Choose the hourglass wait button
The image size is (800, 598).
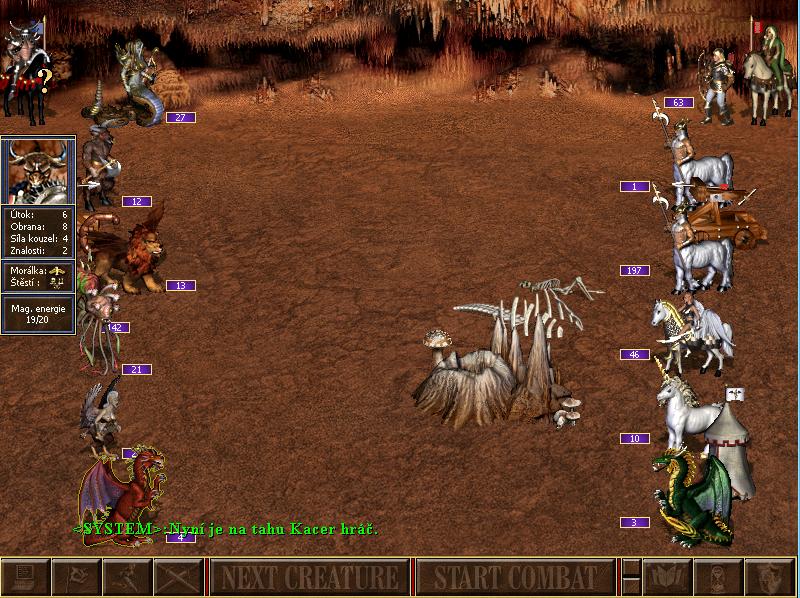pos(717,577)
